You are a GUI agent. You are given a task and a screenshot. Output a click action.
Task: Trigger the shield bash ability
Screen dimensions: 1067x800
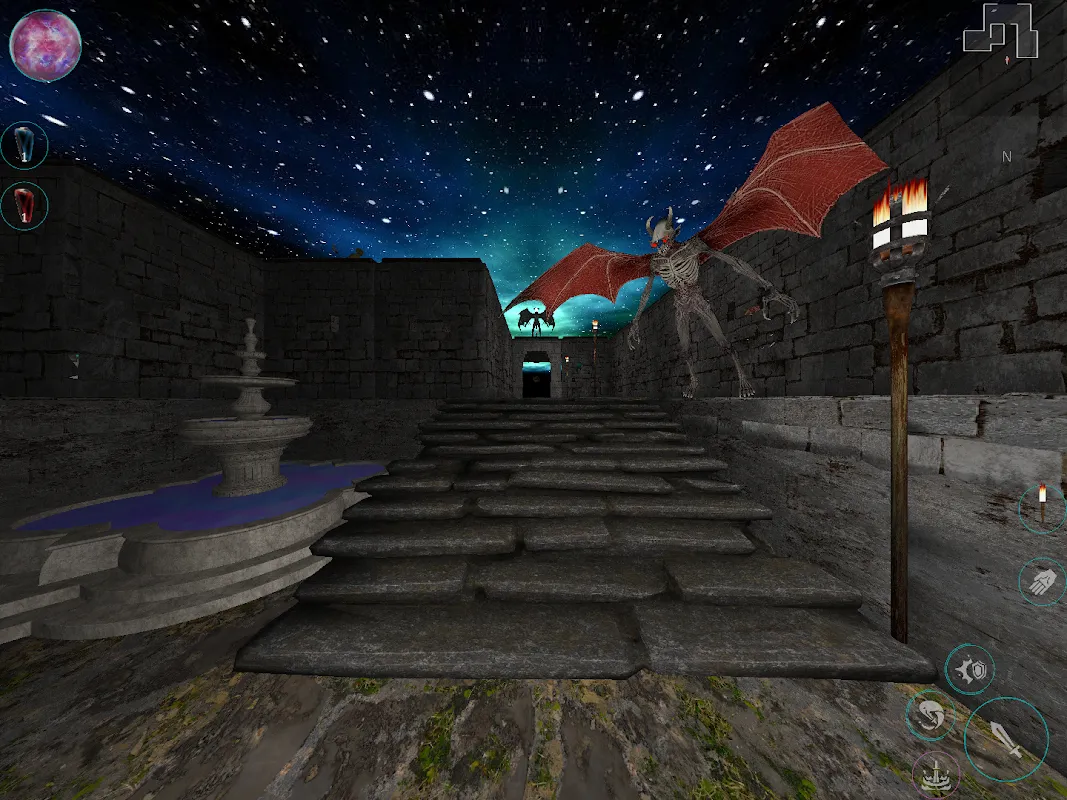[969, 669]
